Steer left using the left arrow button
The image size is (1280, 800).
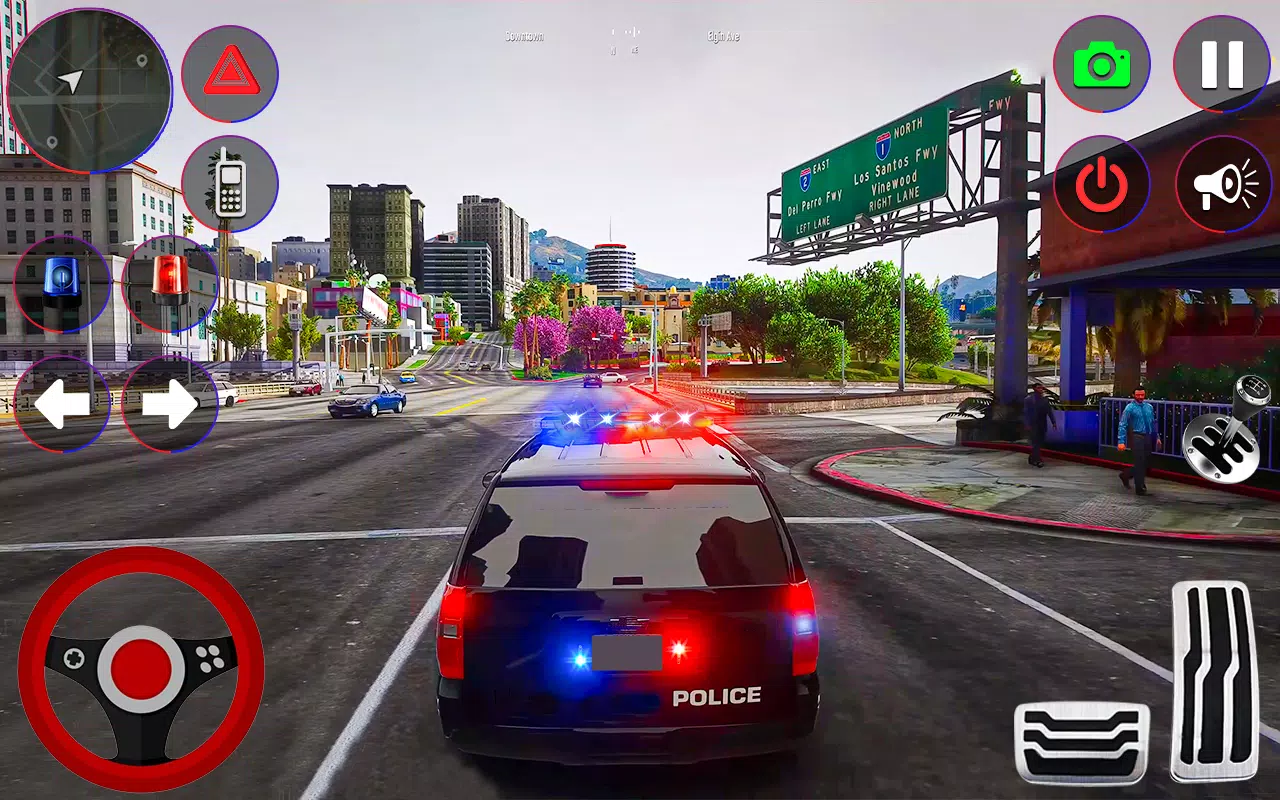click(x=63, y=403)
